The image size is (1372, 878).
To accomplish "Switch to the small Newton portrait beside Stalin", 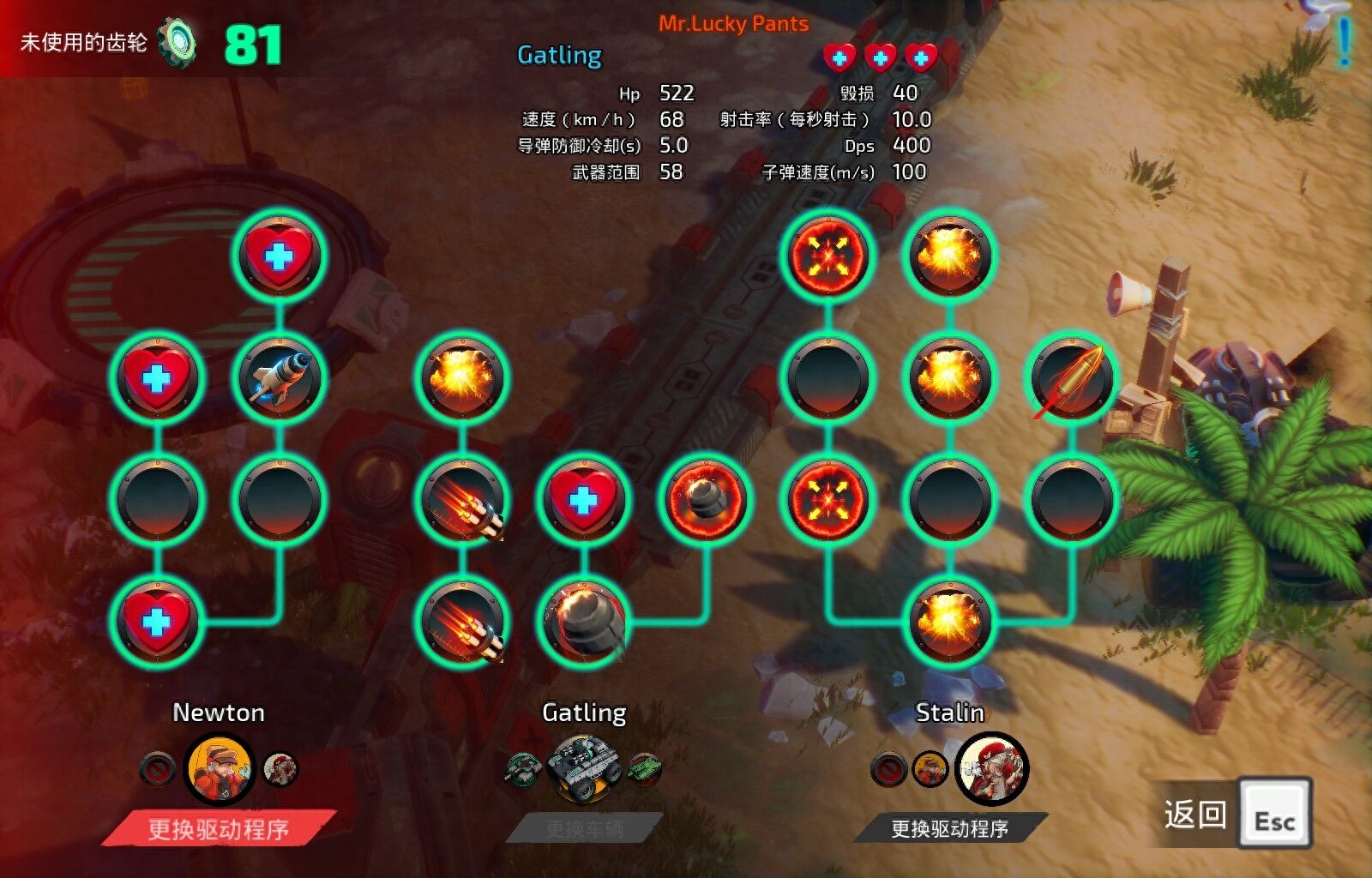I will click(x=930, y=769).
